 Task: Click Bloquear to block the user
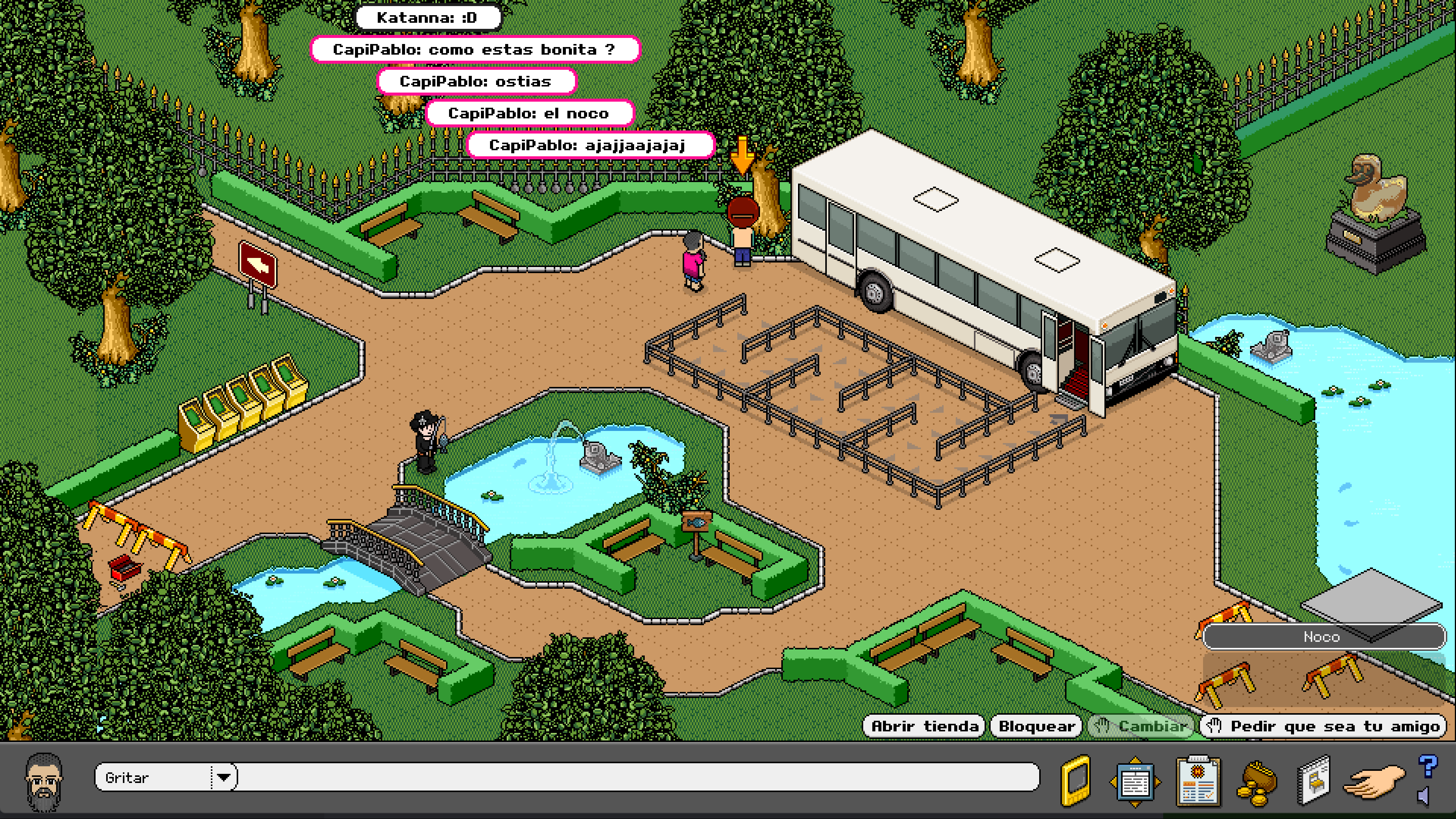click(1037, 726)
